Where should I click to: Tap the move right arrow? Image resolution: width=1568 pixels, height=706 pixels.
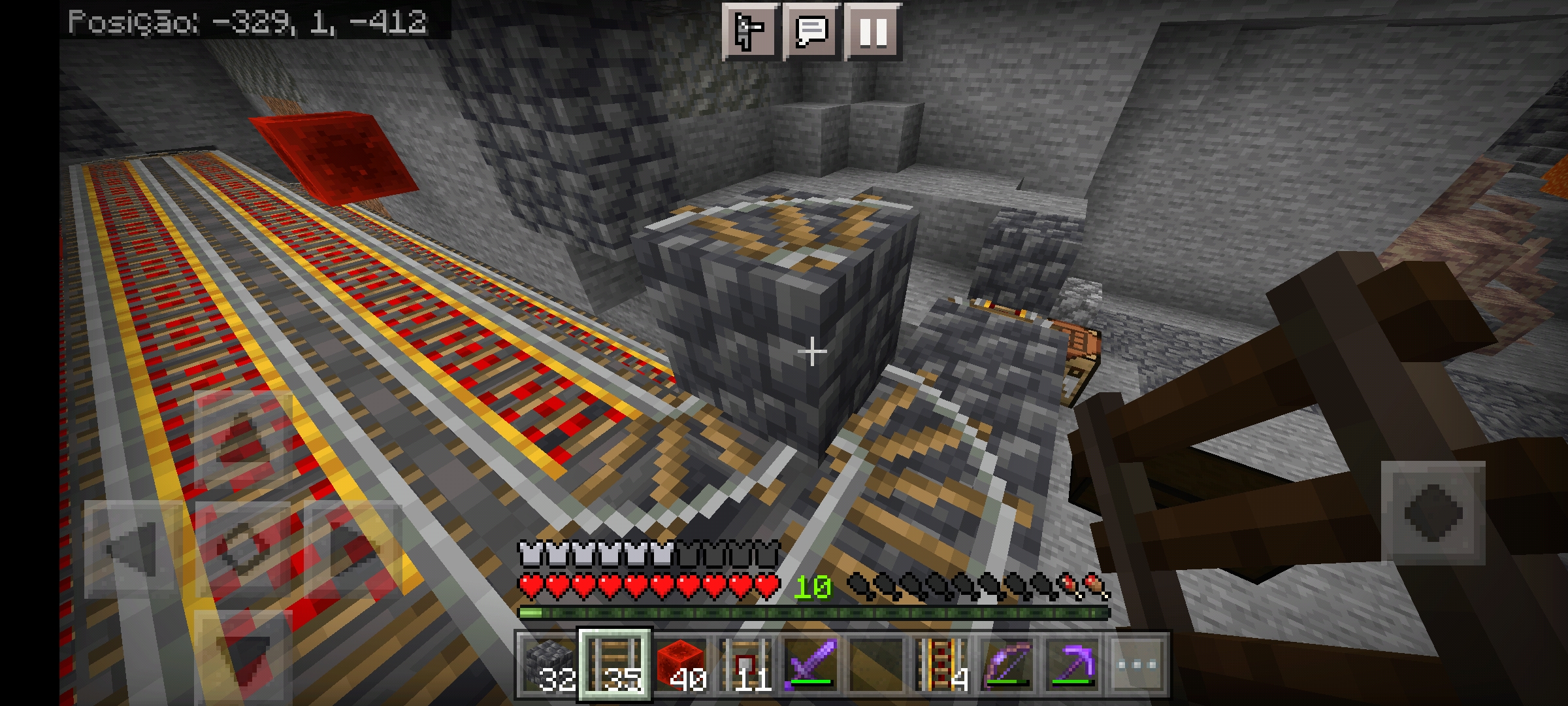coord(353,548)
